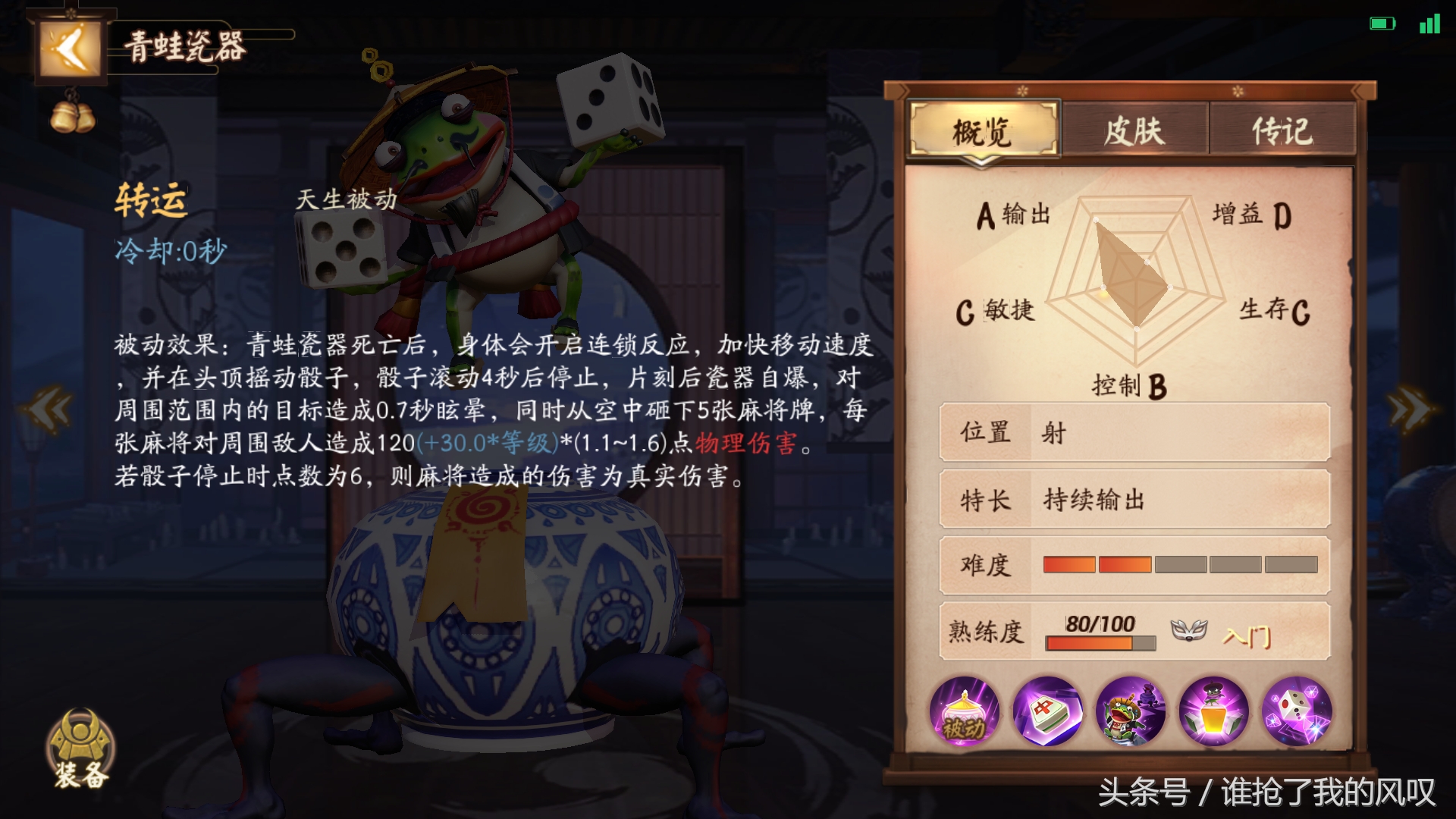Viewport: 1456px width, 819px height.
Task: Click the battery indicator top-right
Action: click(x=1382, y=23)
